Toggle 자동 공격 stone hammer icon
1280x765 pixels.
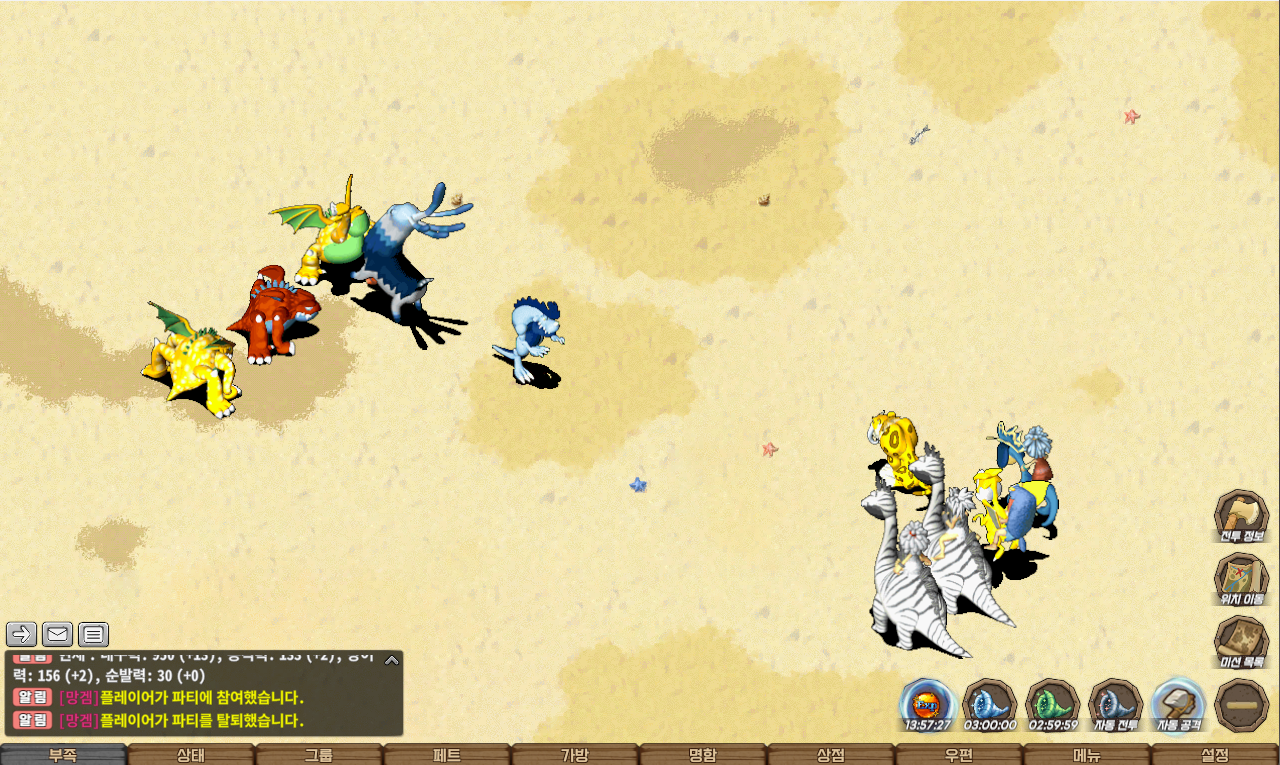[x=1178, y=704]
